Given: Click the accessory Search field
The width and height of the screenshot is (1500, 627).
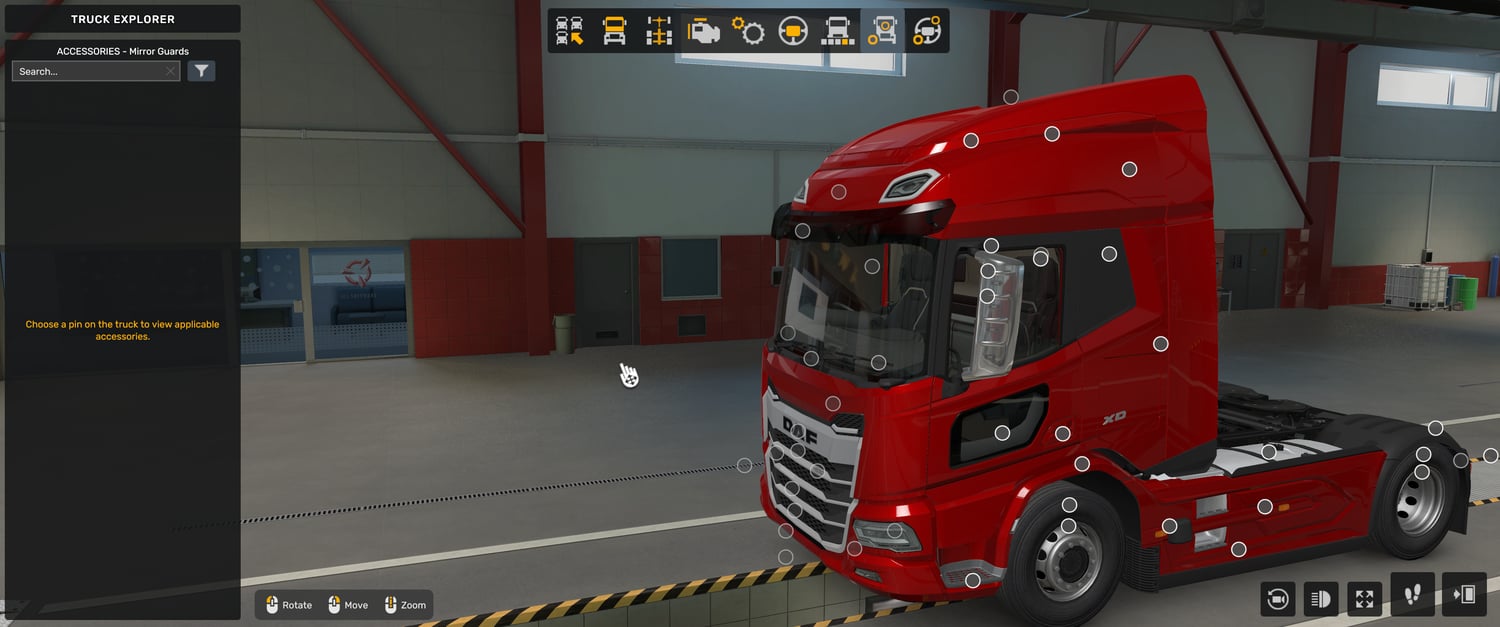Looking at the screenshot, I should [x=88, y=72].
